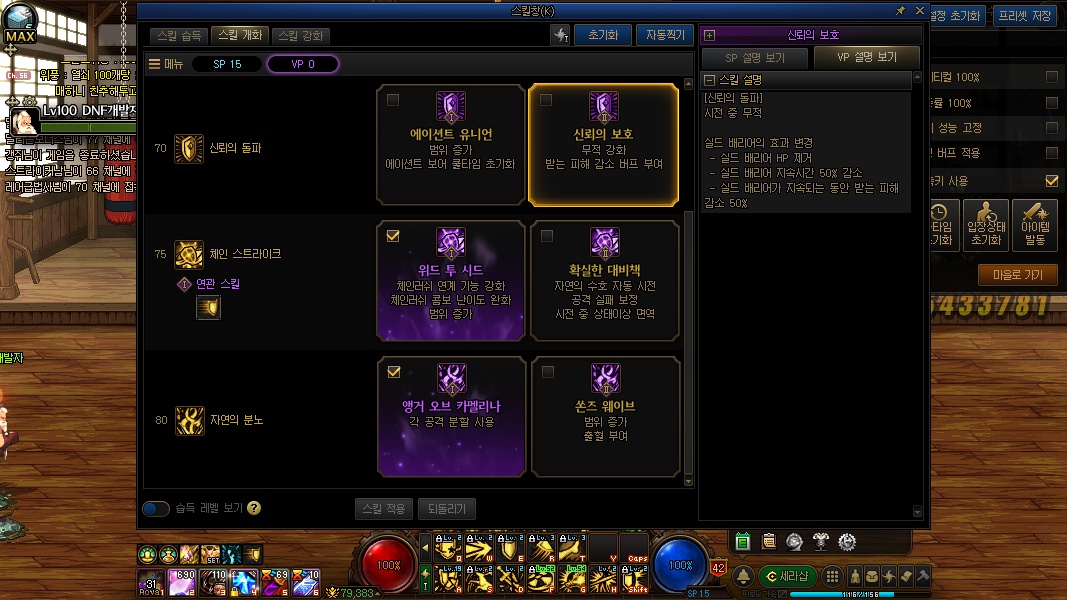Choose the 자동찍기 auto-allocate button
The width and height of the screenshot is (1067, 600).
(664, 35)
